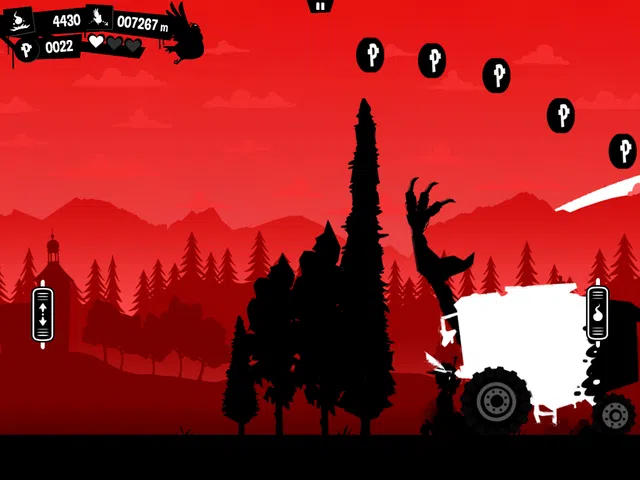The width and height of the screenshot is (640, 480).
Task: Pause the game with the top pause button
Action: (x=319, y=6)
